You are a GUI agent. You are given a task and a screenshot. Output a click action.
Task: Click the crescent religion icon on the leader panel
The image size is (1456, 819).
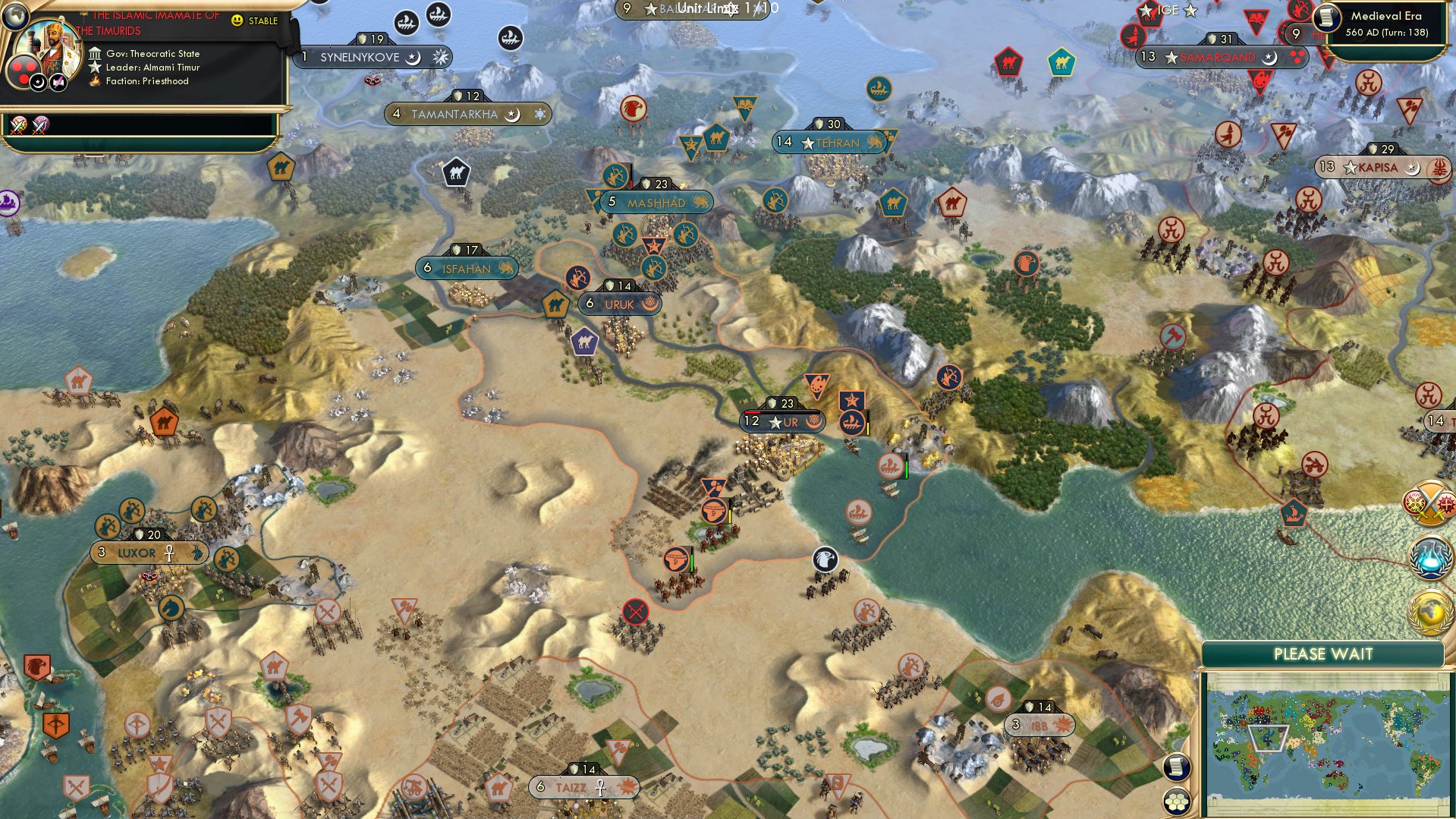pyautogui.click(x=38, y=82)
